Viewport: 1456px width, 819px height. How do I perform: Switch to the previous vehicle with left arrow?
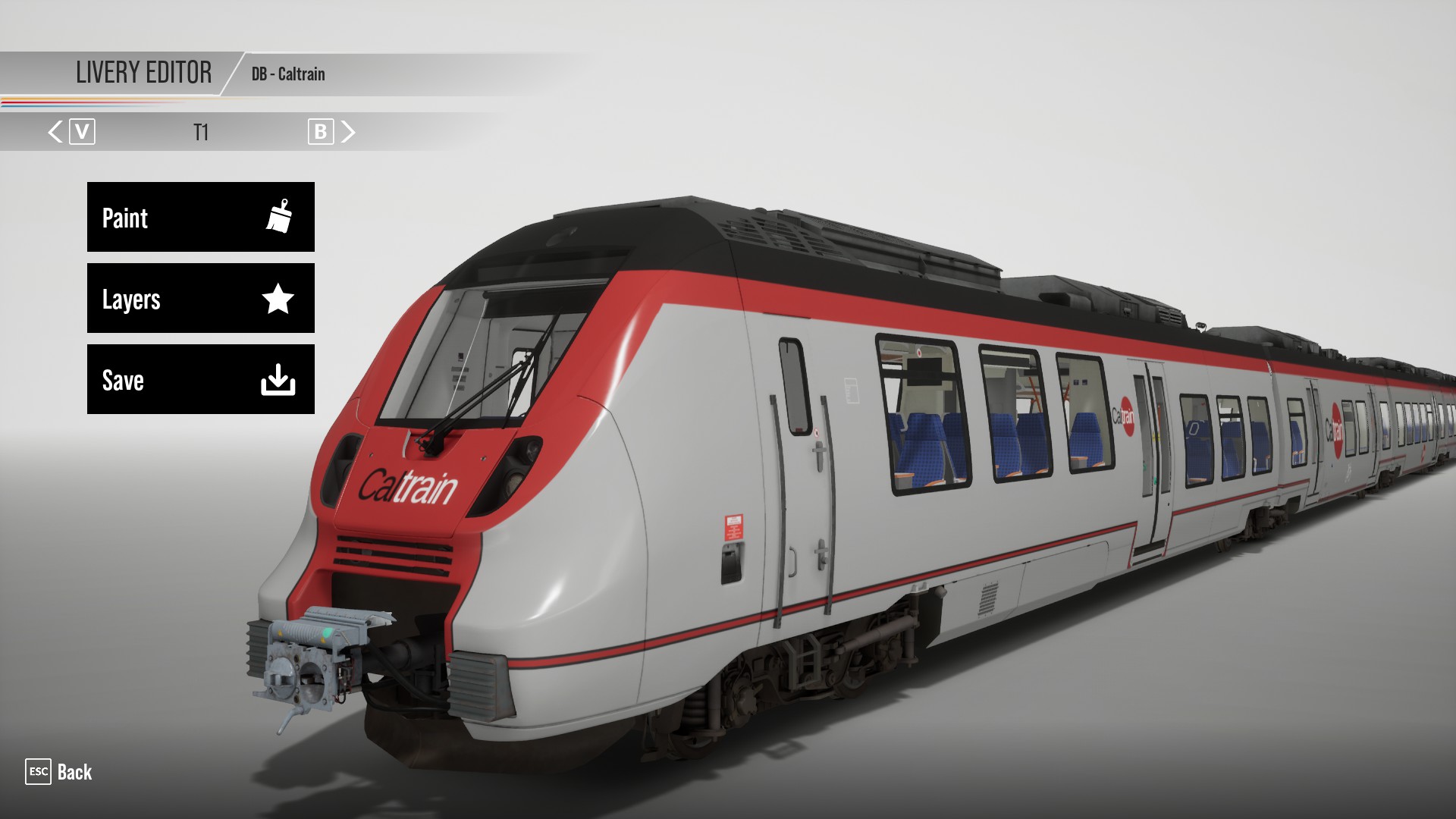pos(55,132)
